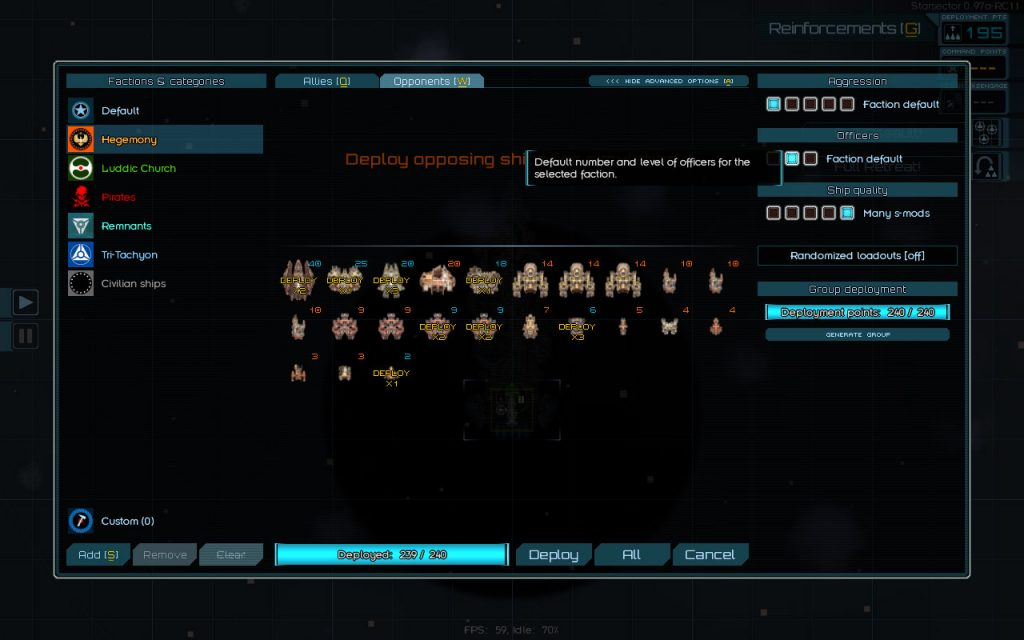
Task: Select the Custom (0) category
Action: pyautogui.click(x=127, y=521)
